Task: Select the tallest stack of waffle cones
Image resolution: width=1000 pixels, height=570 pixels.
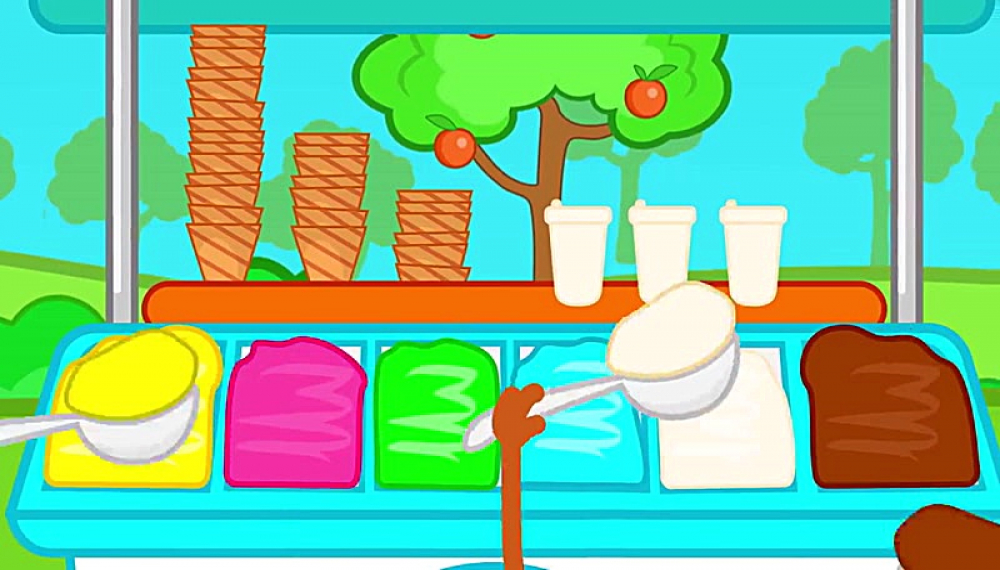Action: pos(225,150)
